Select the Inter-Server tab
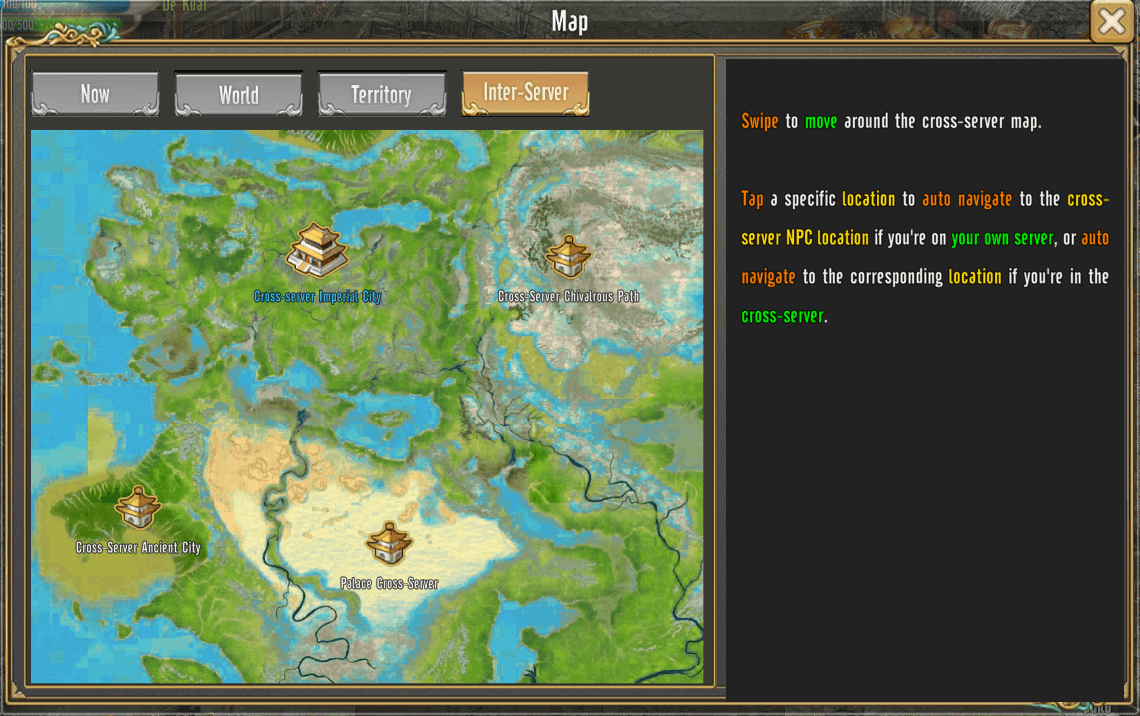 point(525,93)
